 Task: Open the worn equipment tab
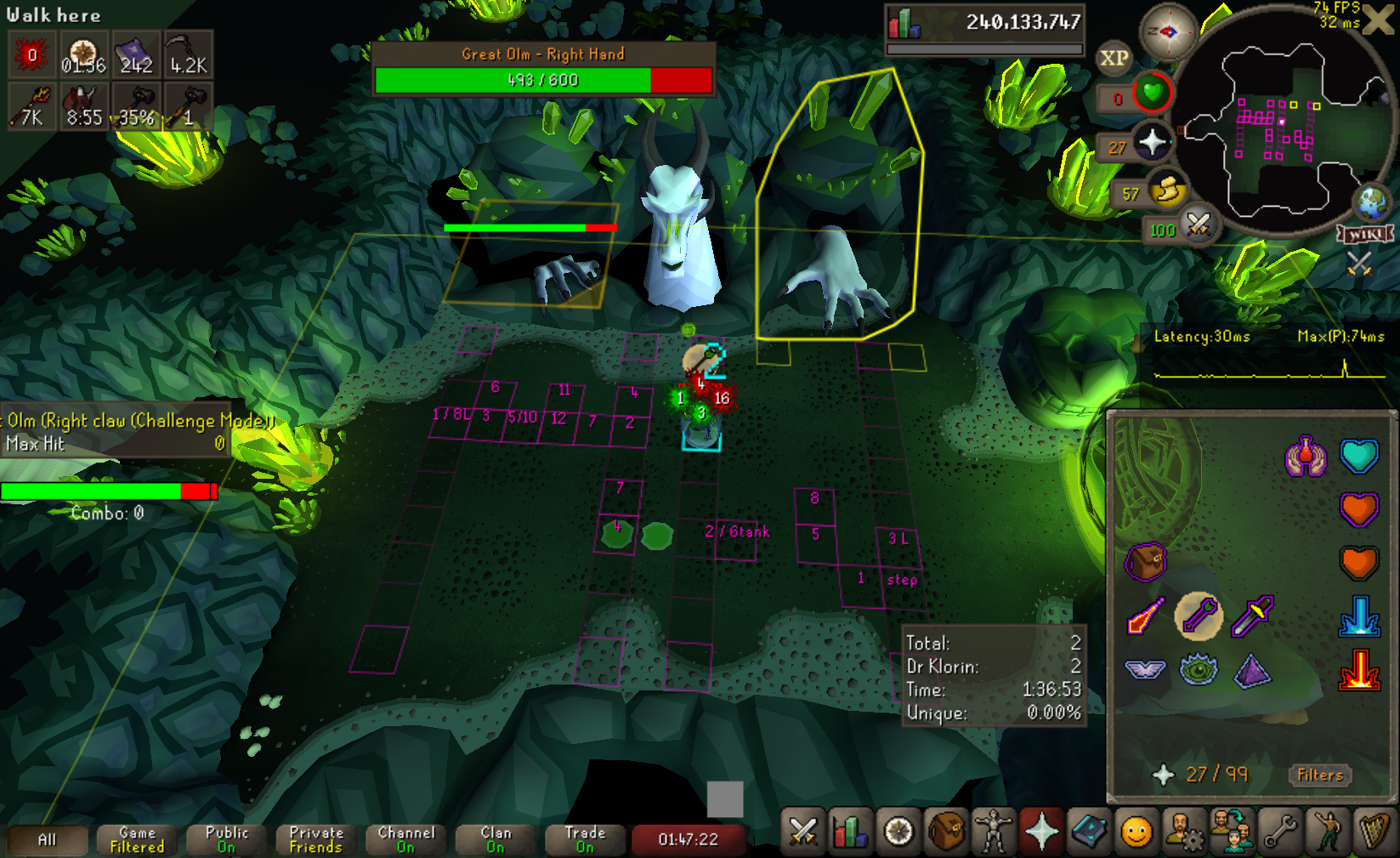point(993,831)
